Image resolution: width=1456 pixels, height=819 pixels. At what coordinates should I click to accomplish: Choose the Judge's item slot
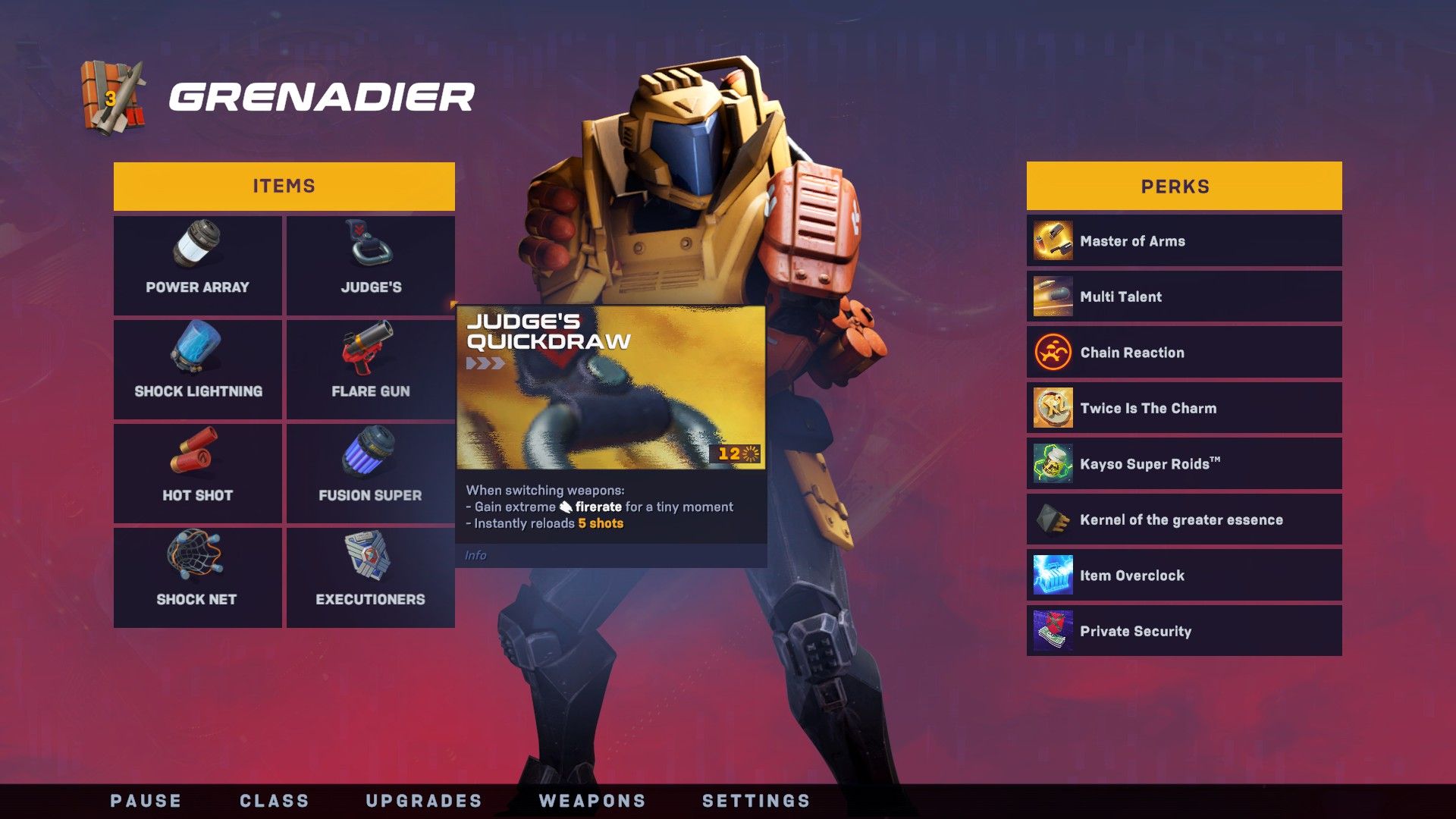pos(370,265)
